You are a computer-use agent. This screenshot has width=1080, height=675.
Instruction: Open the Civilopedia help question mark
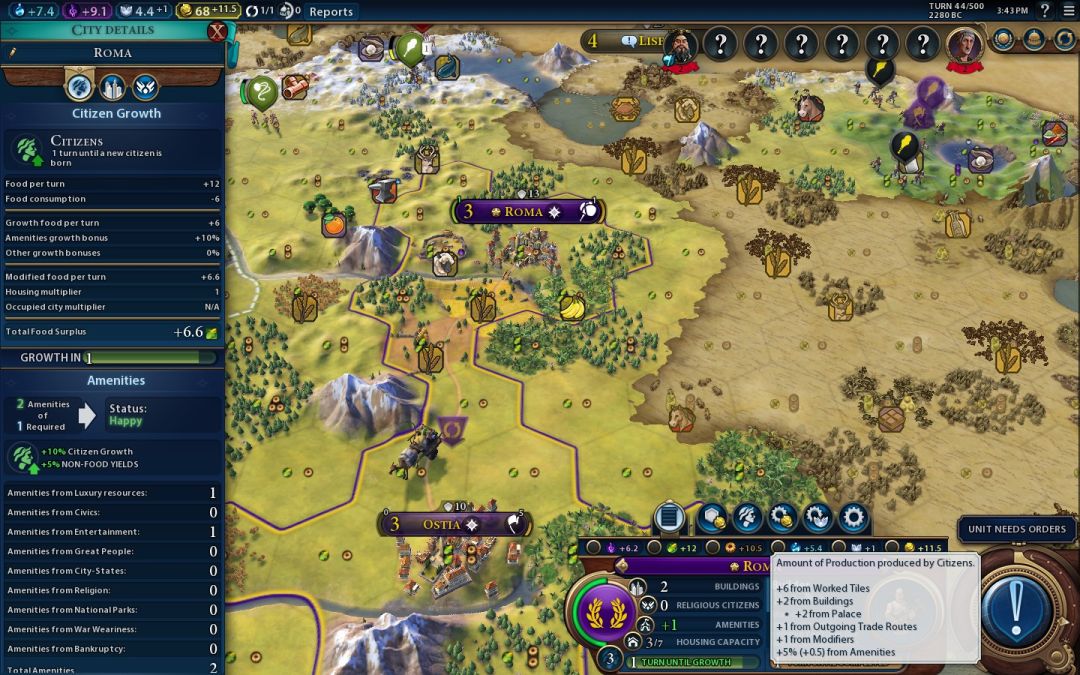pyautogui.click(x=1045, y=11)
